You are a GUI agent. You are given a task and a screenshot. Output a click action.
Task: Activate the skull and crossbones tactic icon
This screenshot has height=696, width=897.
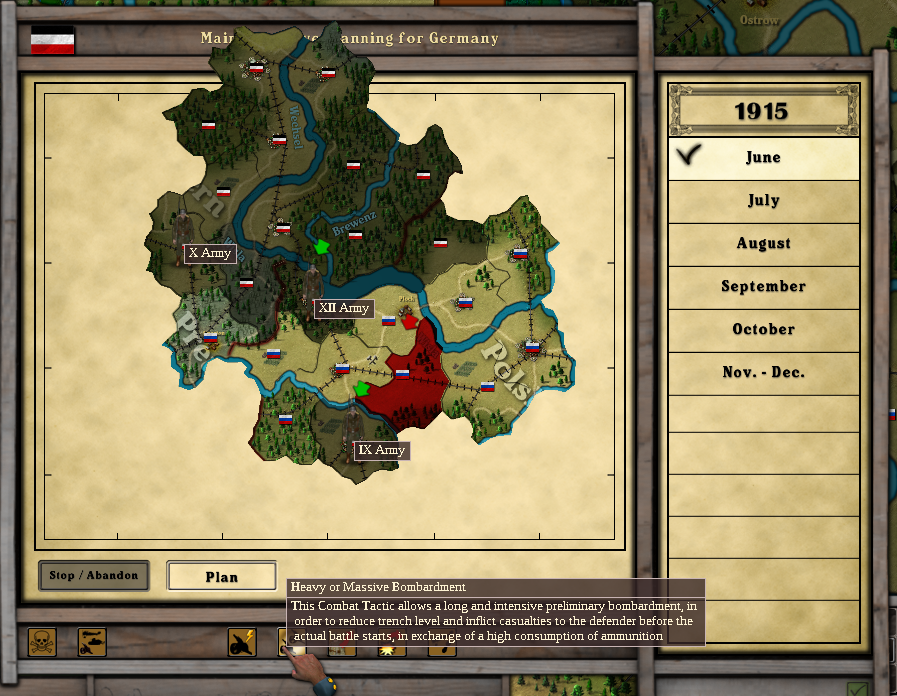point(42,642)
